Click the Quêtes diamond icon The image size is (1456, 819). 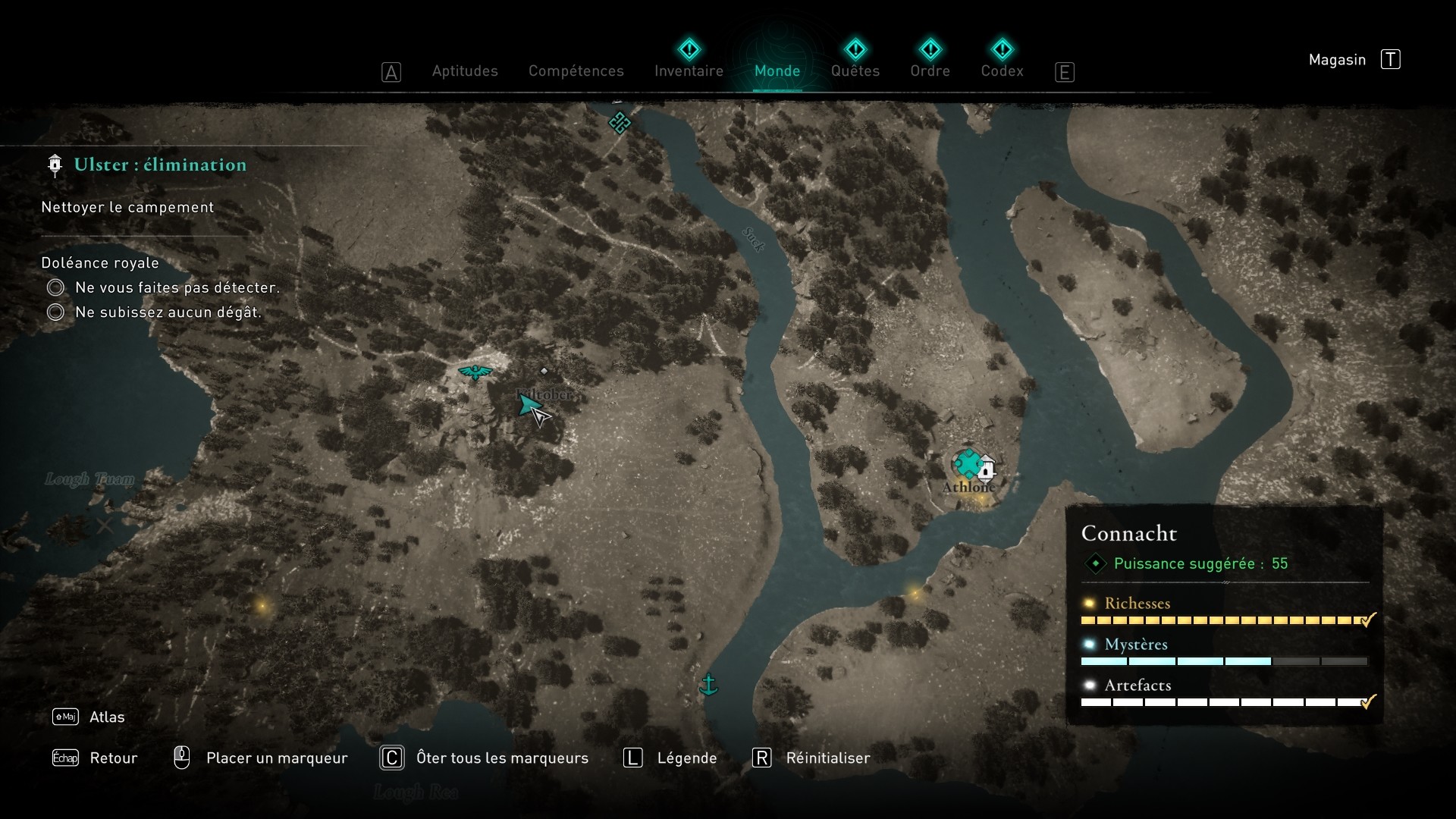(x=855, y=49)
